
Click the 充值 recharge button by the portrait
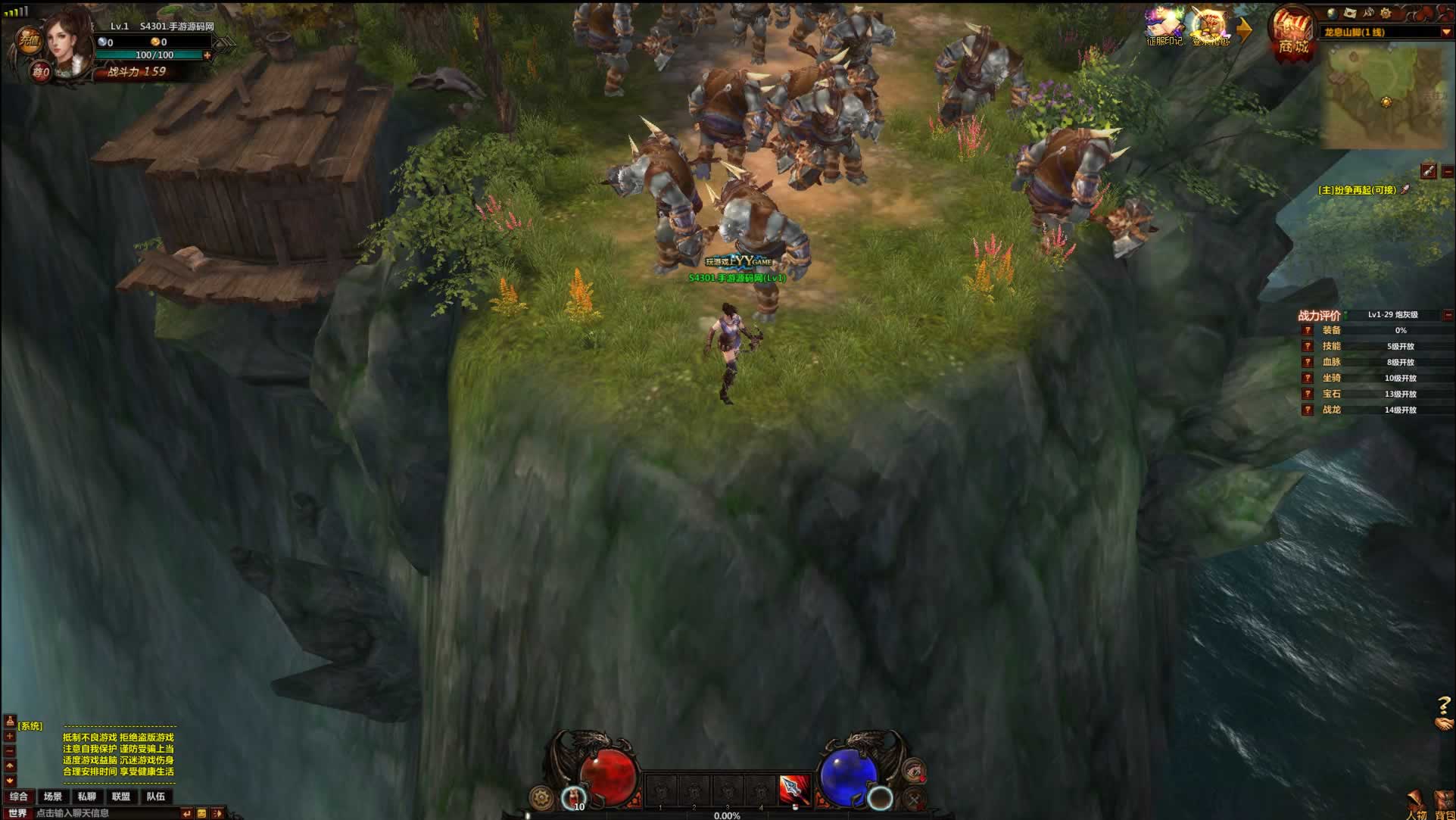tap(29, 40)
